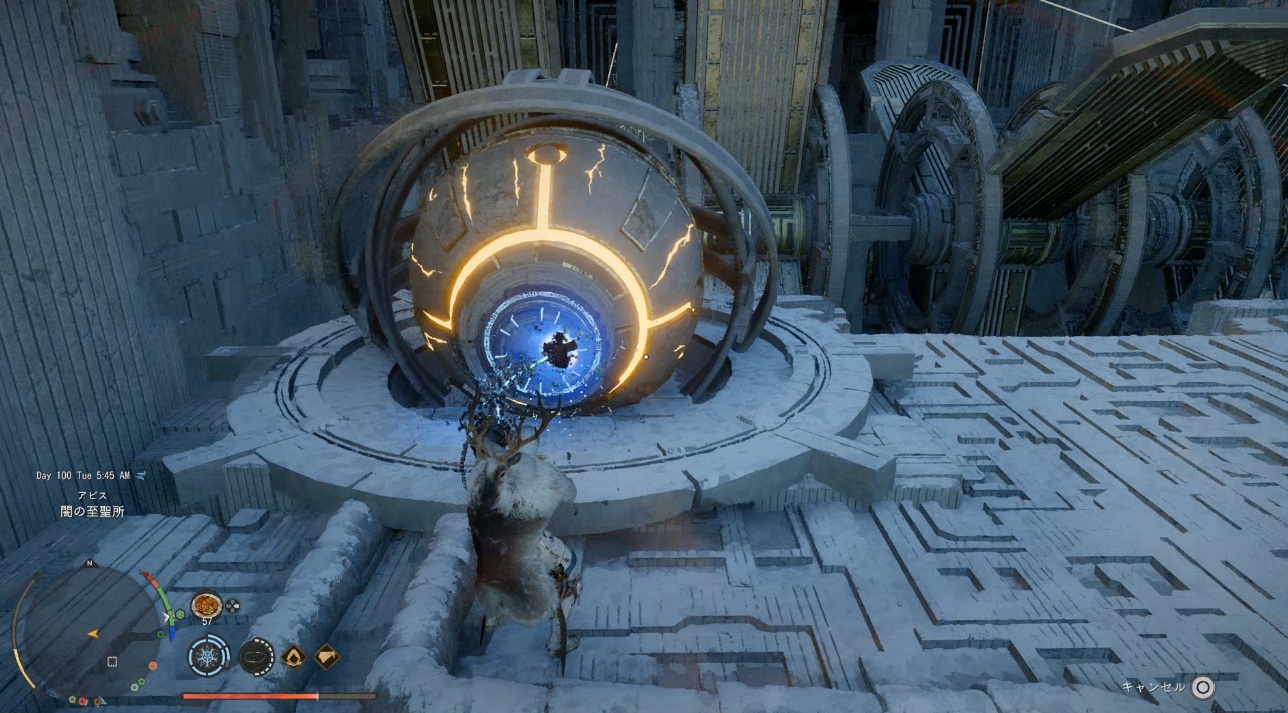Select the white square marker on the minimap

[x=112, y=661]
